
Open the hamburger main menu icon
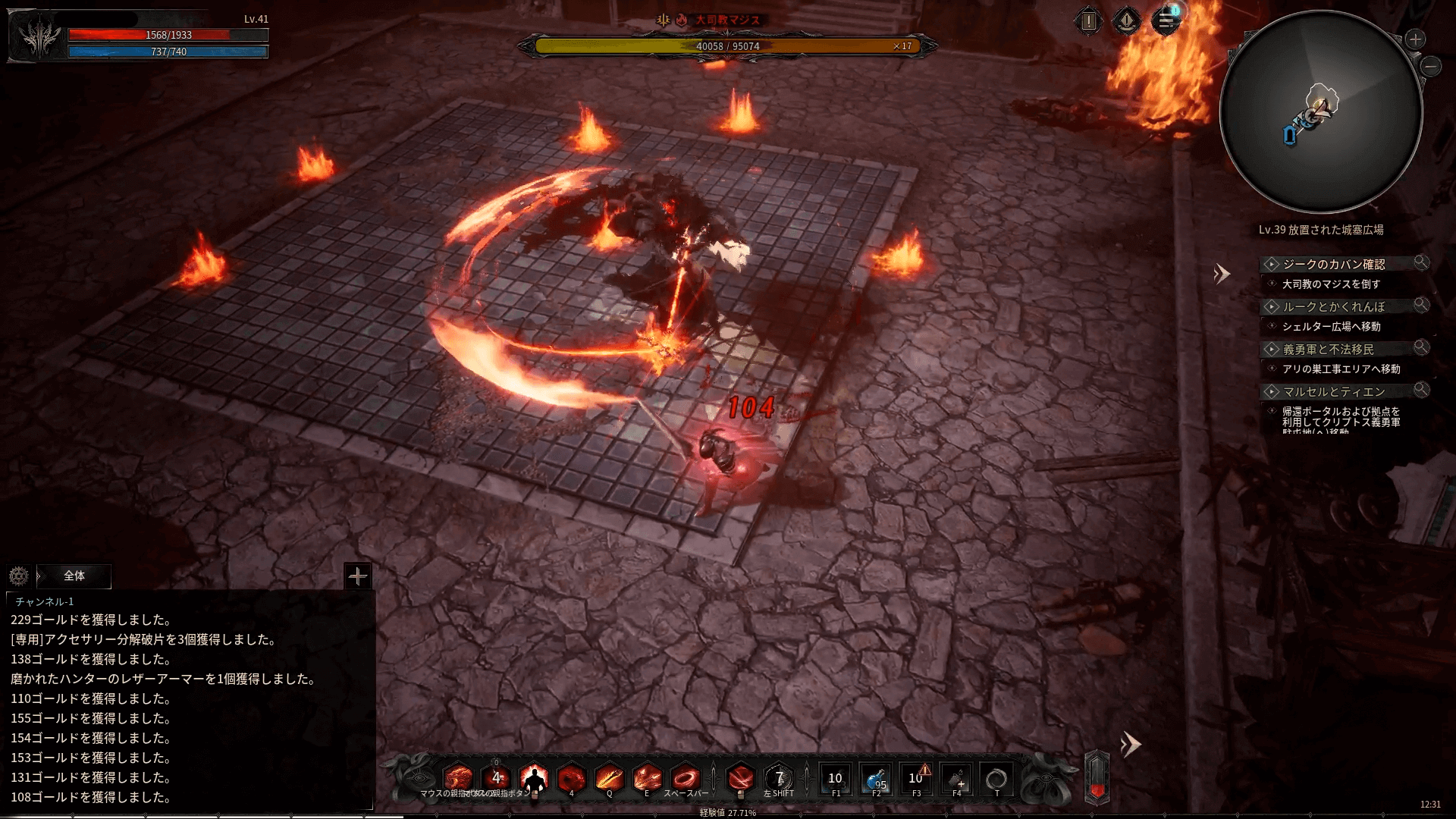(x=1166, y=21)
